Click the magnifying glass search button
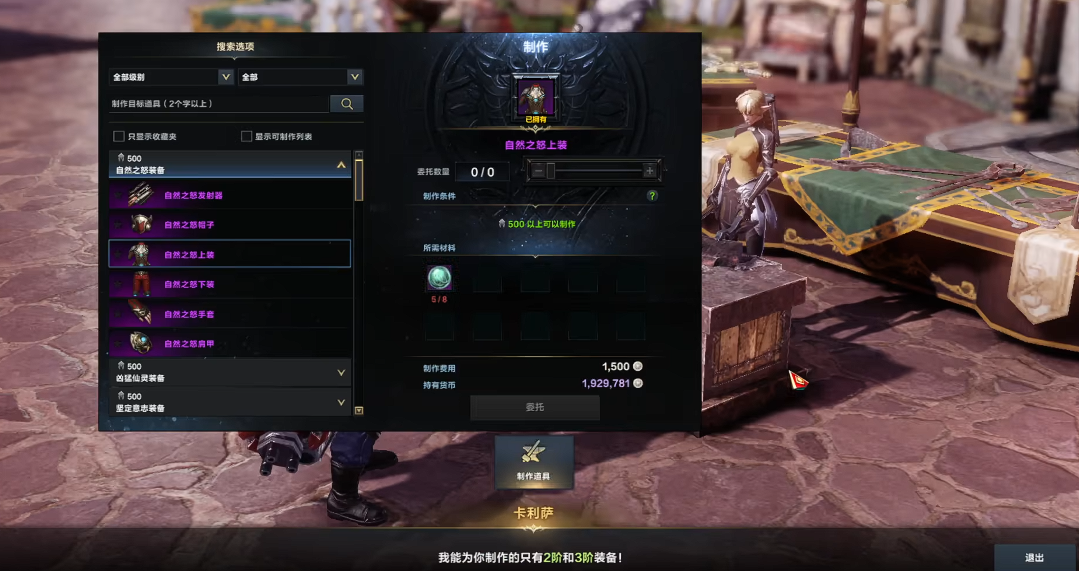Image resolution: width=1079 pixels, height=571 pixels. [x=346, y=103]
